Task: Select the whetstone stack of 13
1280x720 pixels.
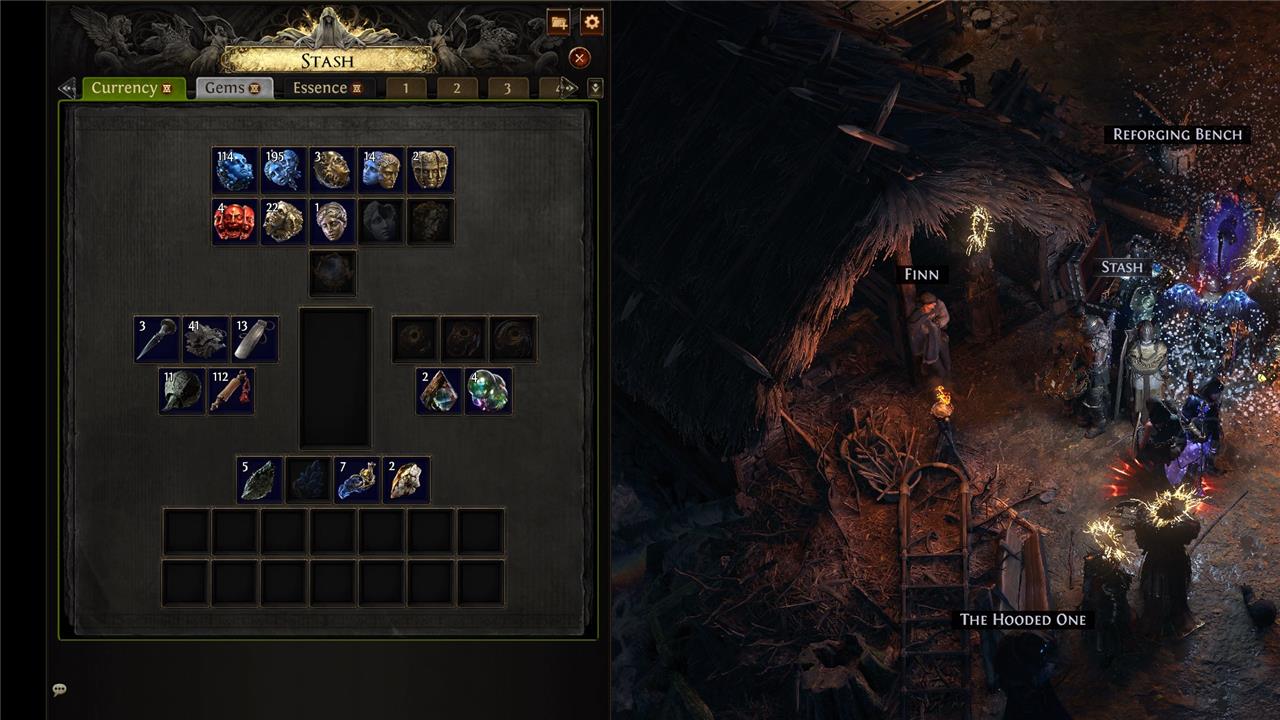Action: [x=255, y=340]
